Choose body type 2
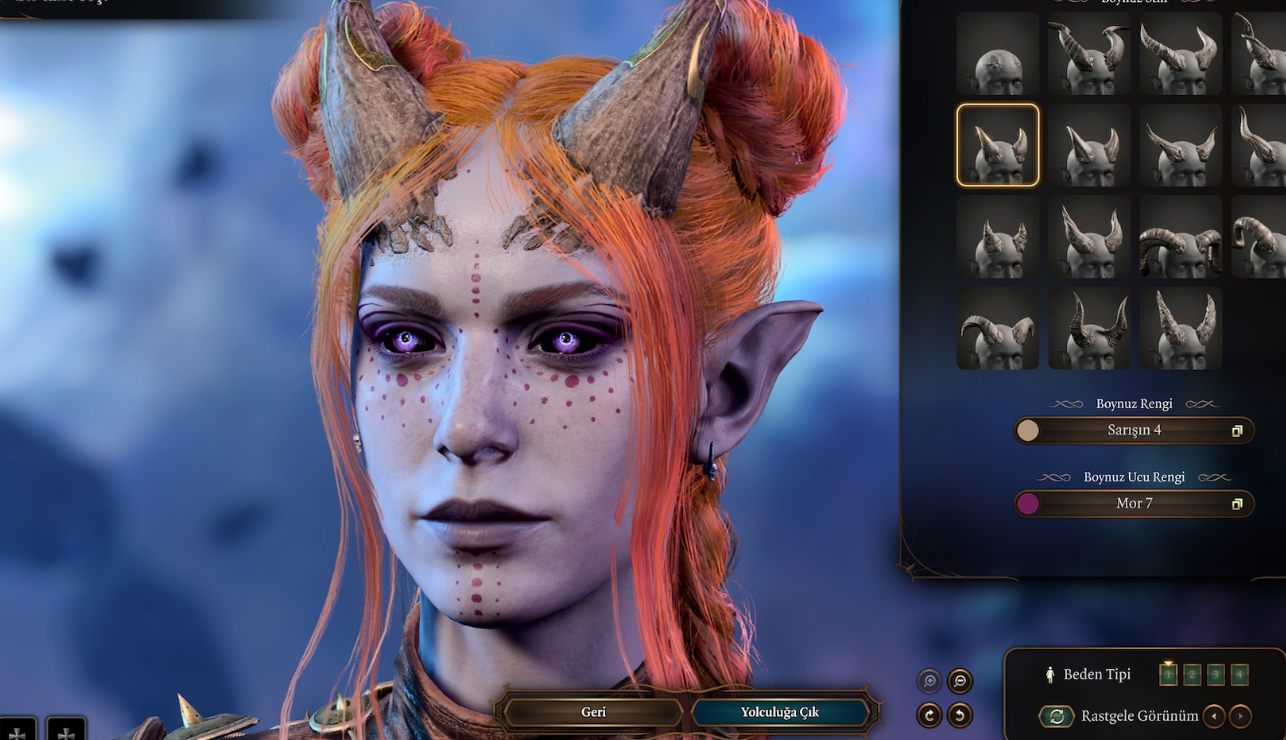1286x740 pixels. click(x=1192, y=674)
